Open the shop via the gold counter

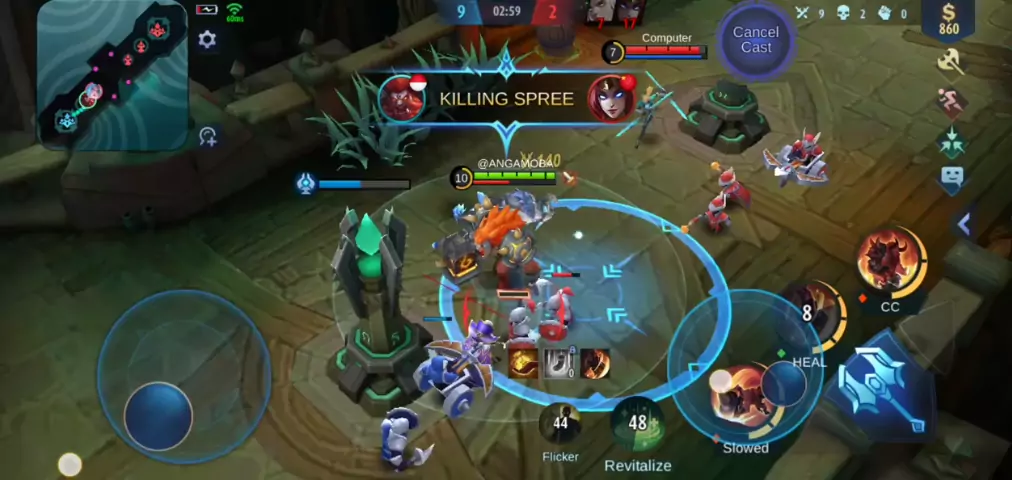(x=948, y=19)
